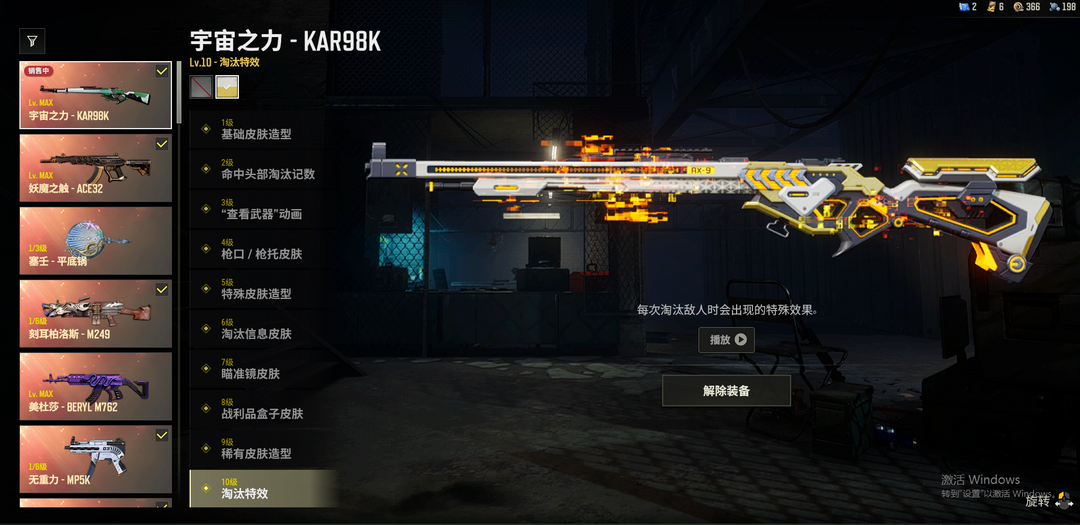Open level 3 “查看武器”动画
Screen dimensions: 1080x525
click(x=262, y=209)
